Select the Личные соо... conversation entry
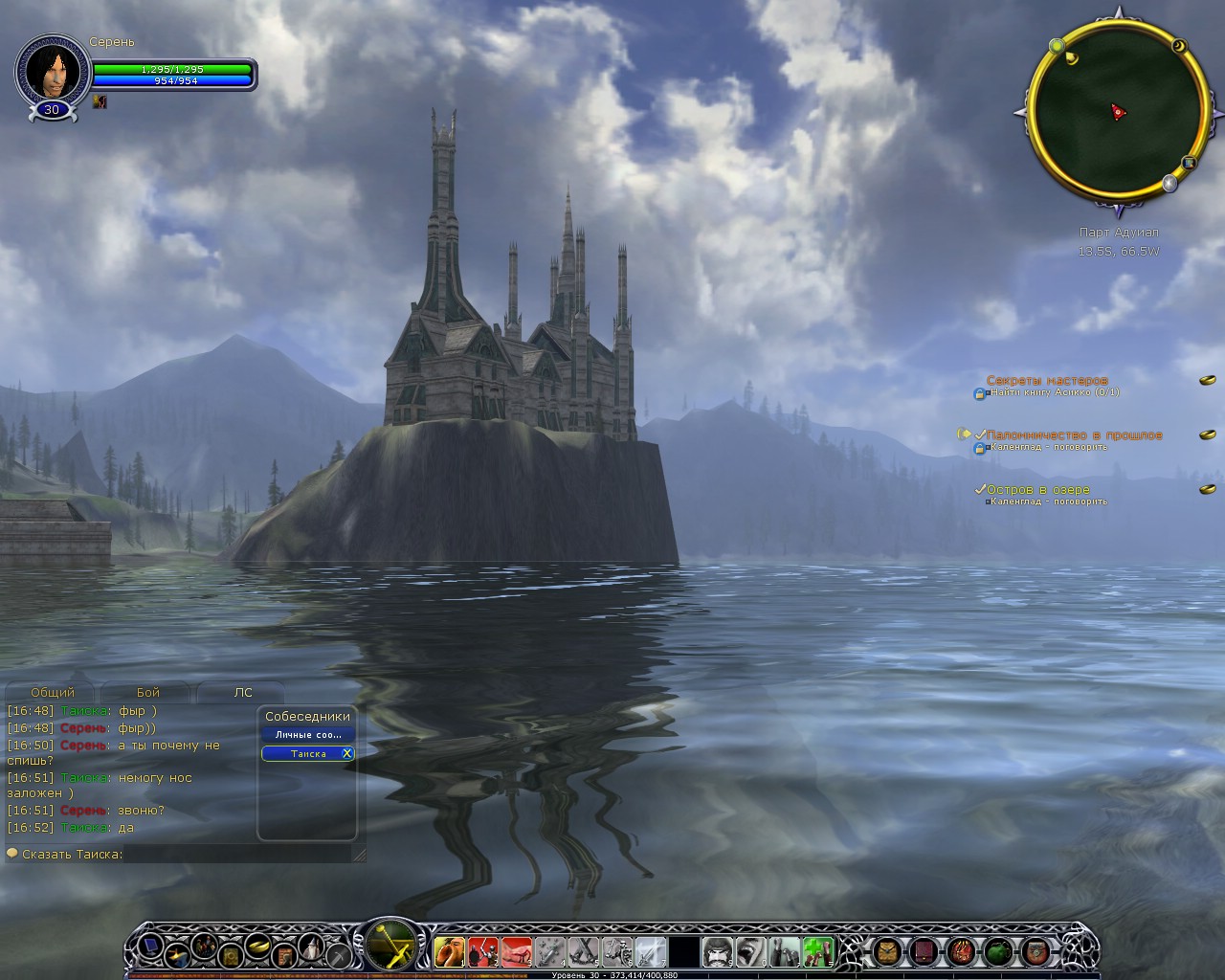 [307, 735]
